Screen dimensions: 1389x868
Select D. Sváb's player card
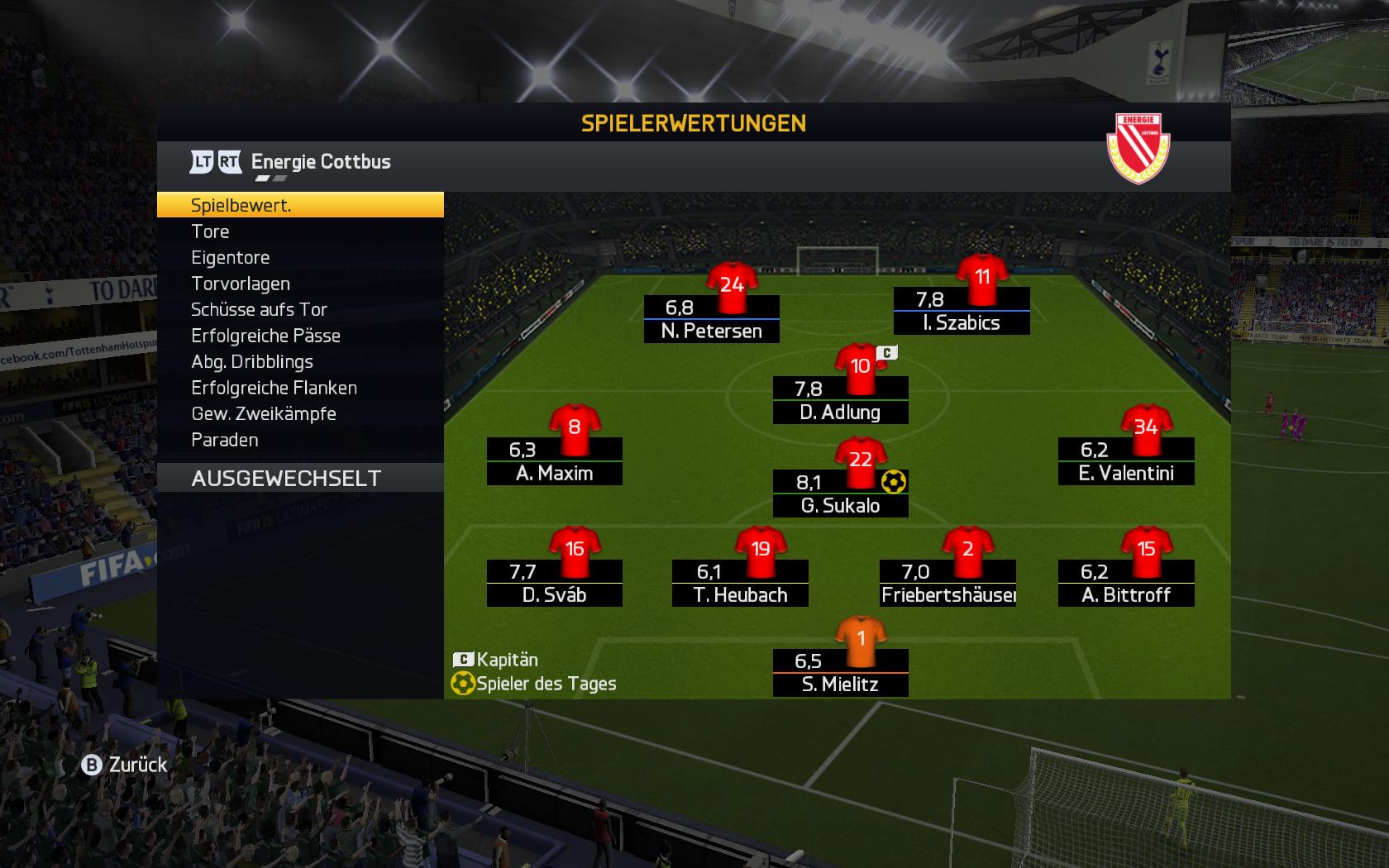coord(554,583)
